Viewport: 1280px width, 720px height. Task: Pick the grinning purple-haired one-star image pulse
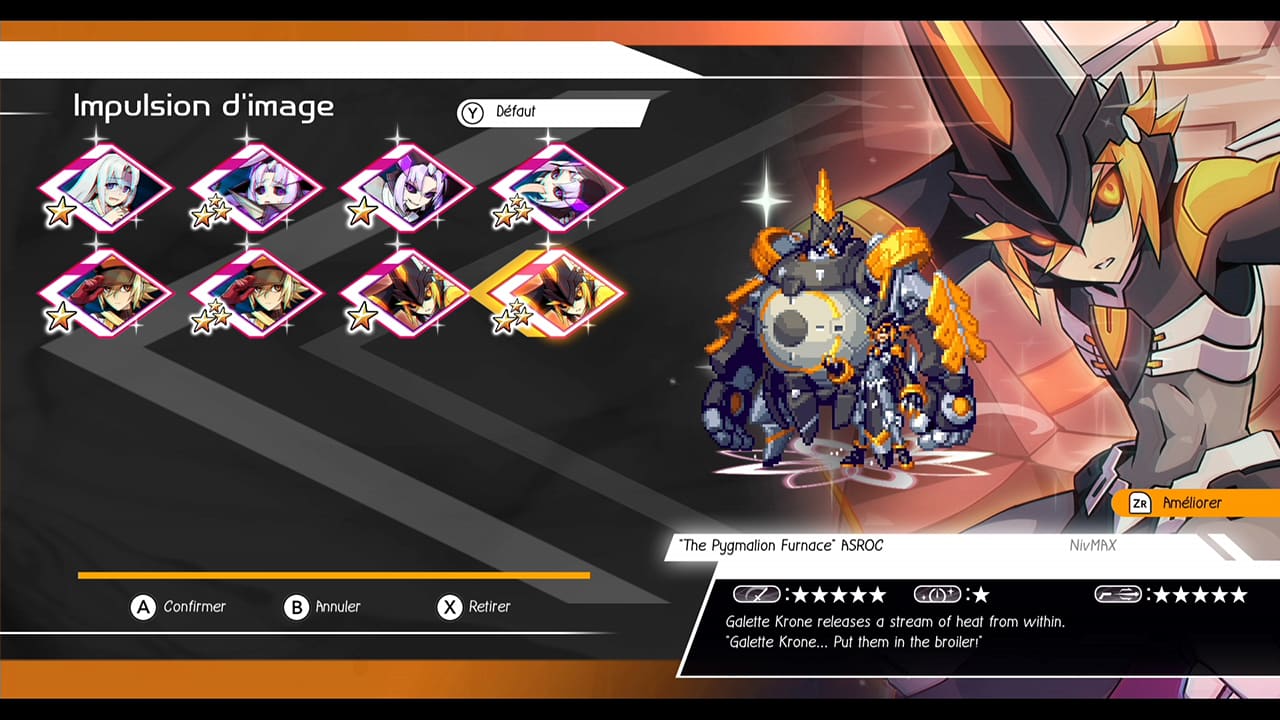click(408, 188)
